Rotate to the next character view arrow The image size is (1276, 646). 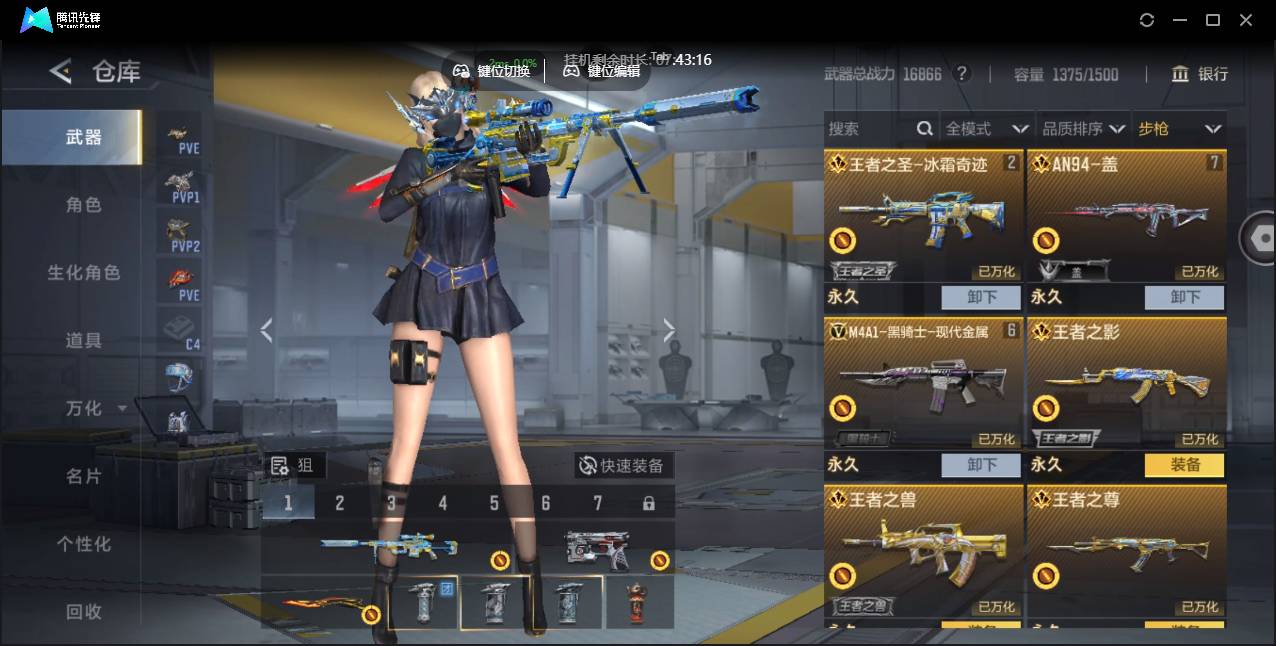[x=669, y=331]
